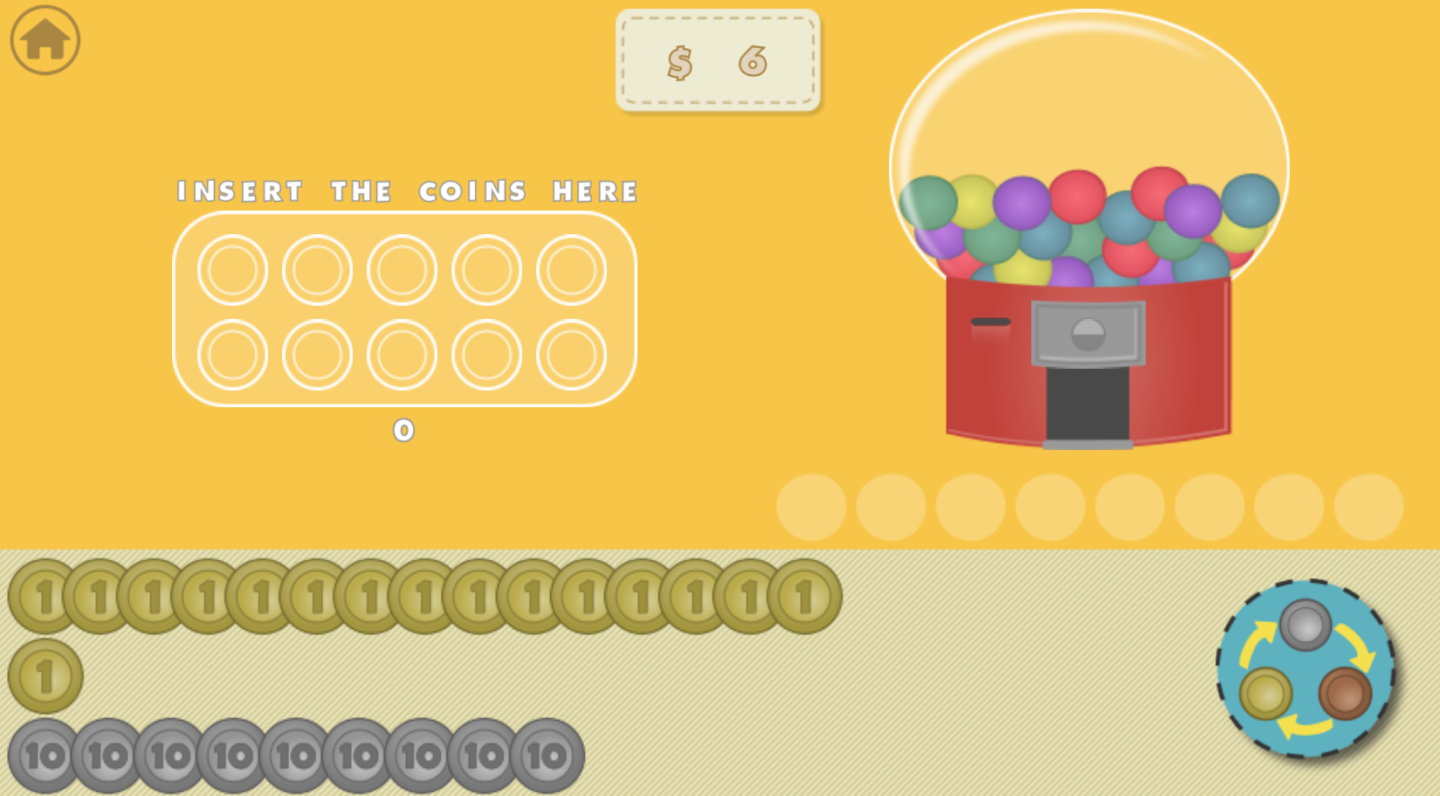Click the first empty circle in the ten-frame
The width and height of the screenshot is (1440, 796).
231,270
